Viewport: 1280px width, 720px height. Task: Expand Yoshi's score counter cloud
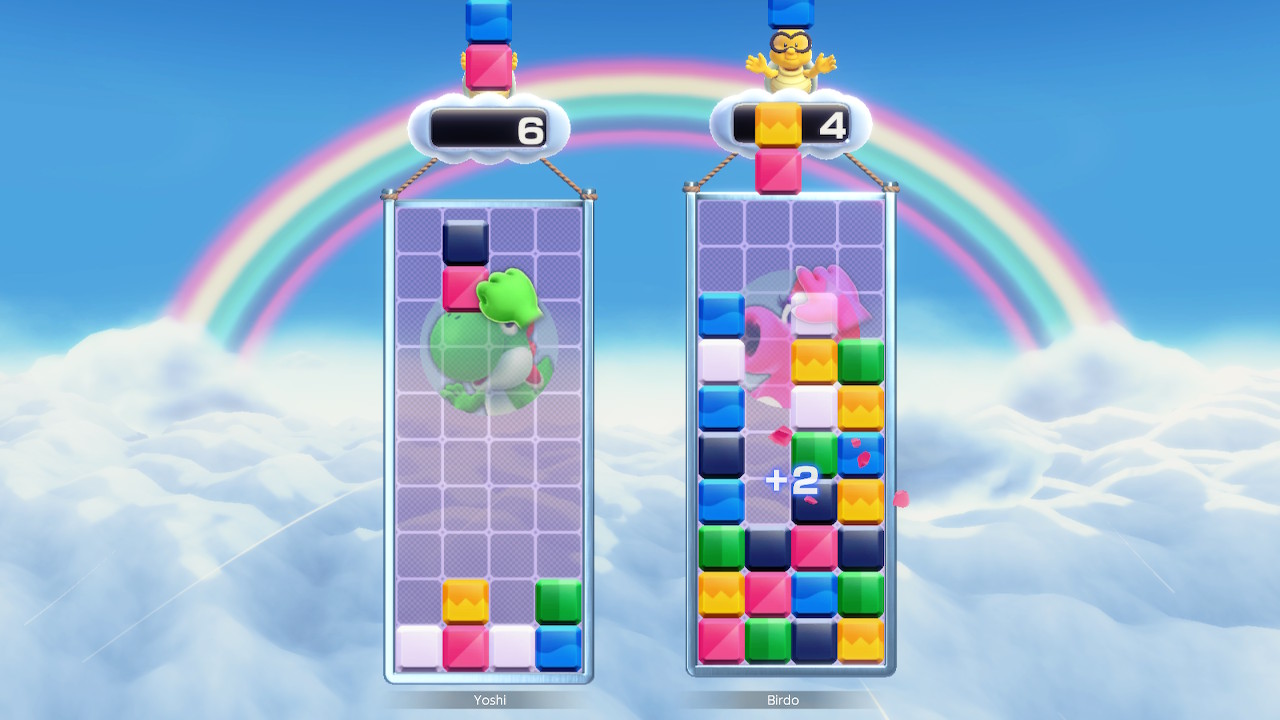[487, 128]
